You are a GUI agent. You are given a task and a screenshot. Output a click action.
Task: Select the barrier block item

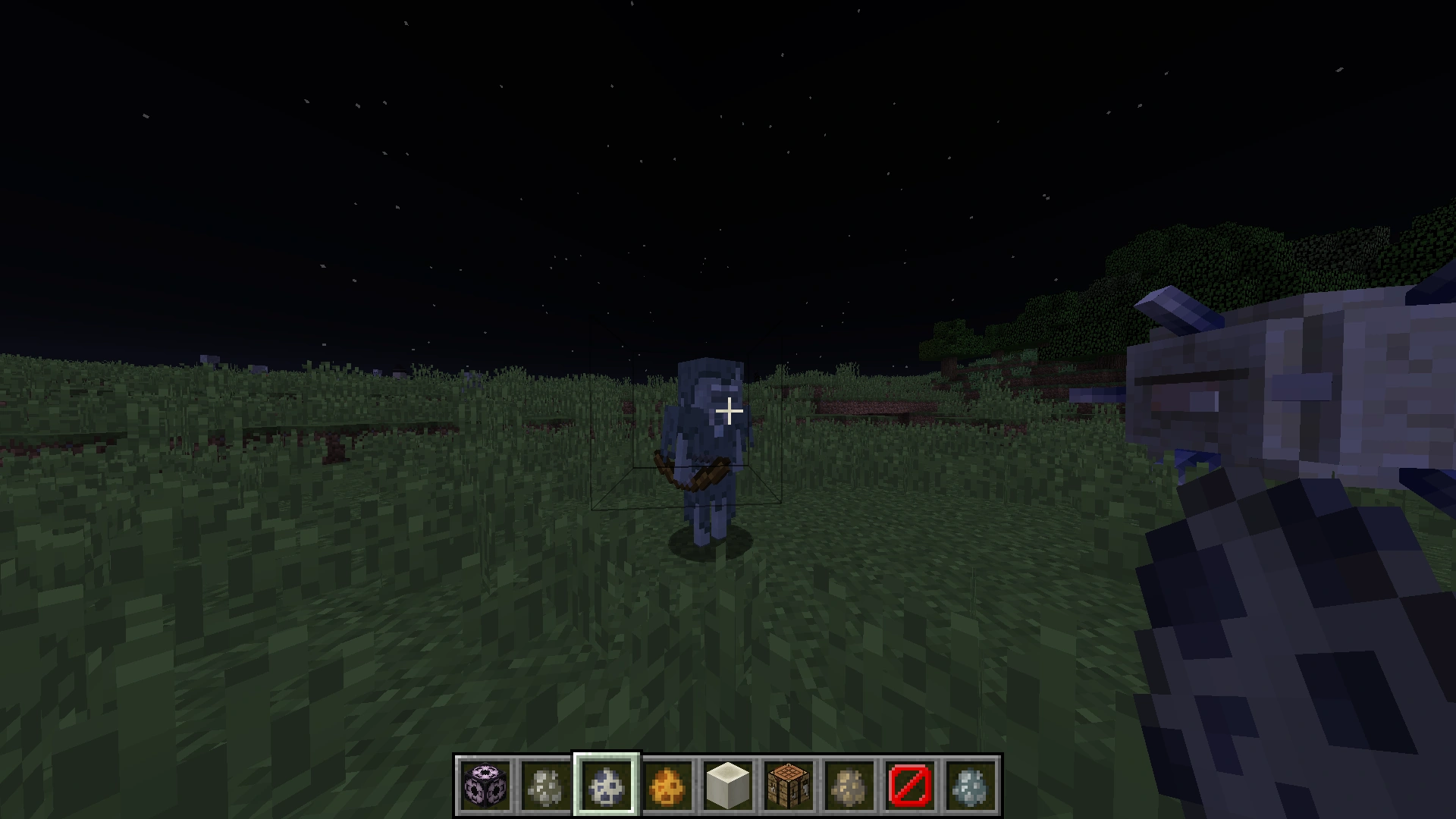(910, 786)
